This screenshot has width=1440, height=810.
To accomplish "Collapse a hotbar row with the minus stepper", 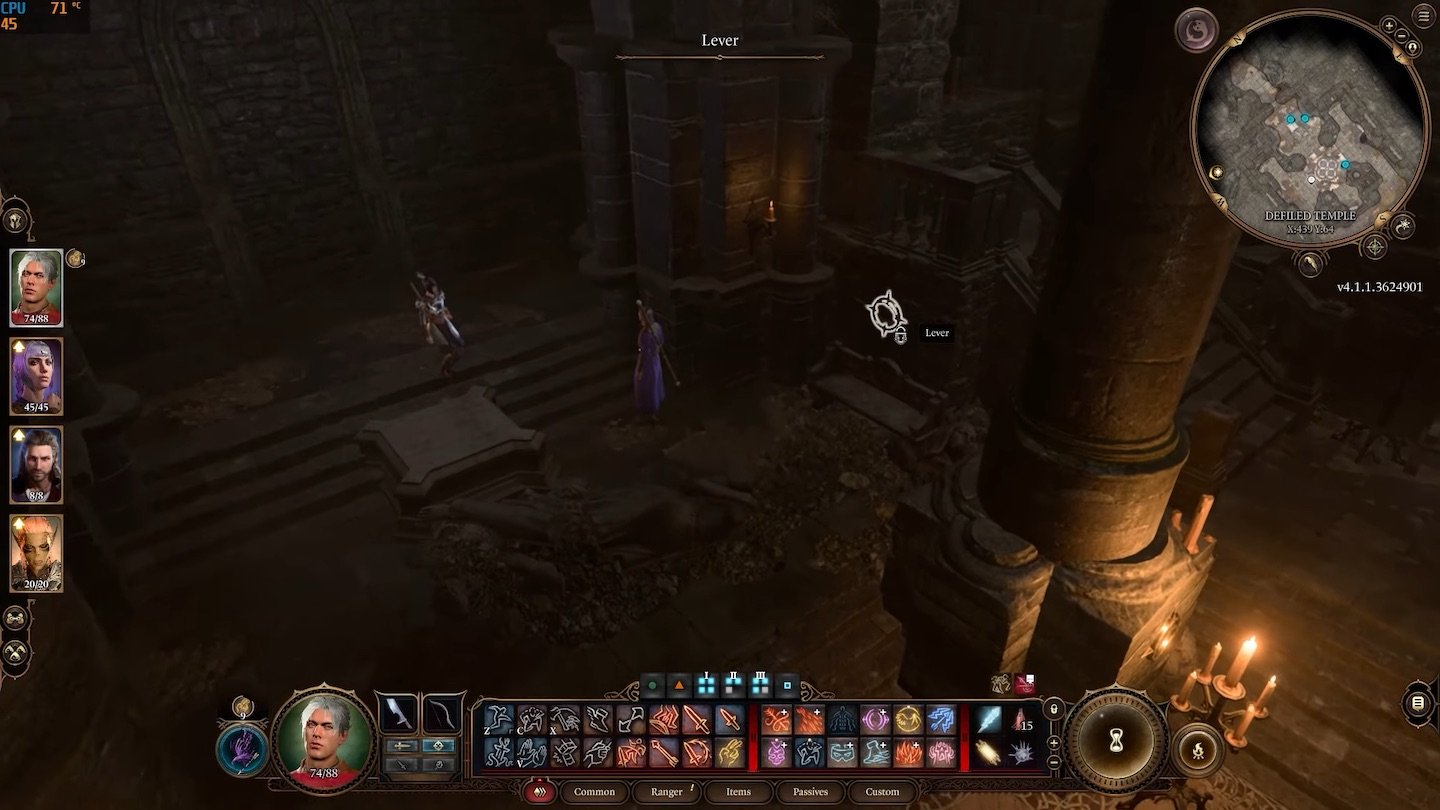I will point(1054,761).
